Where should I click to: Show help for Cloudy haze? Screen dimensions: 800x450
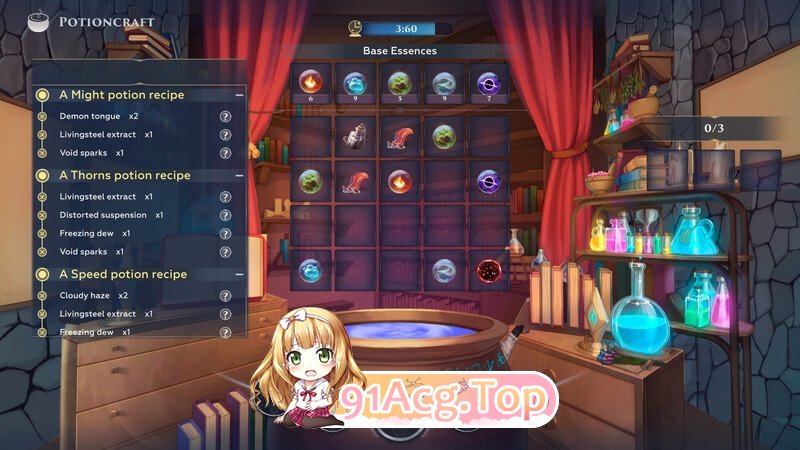coord(225,295)
